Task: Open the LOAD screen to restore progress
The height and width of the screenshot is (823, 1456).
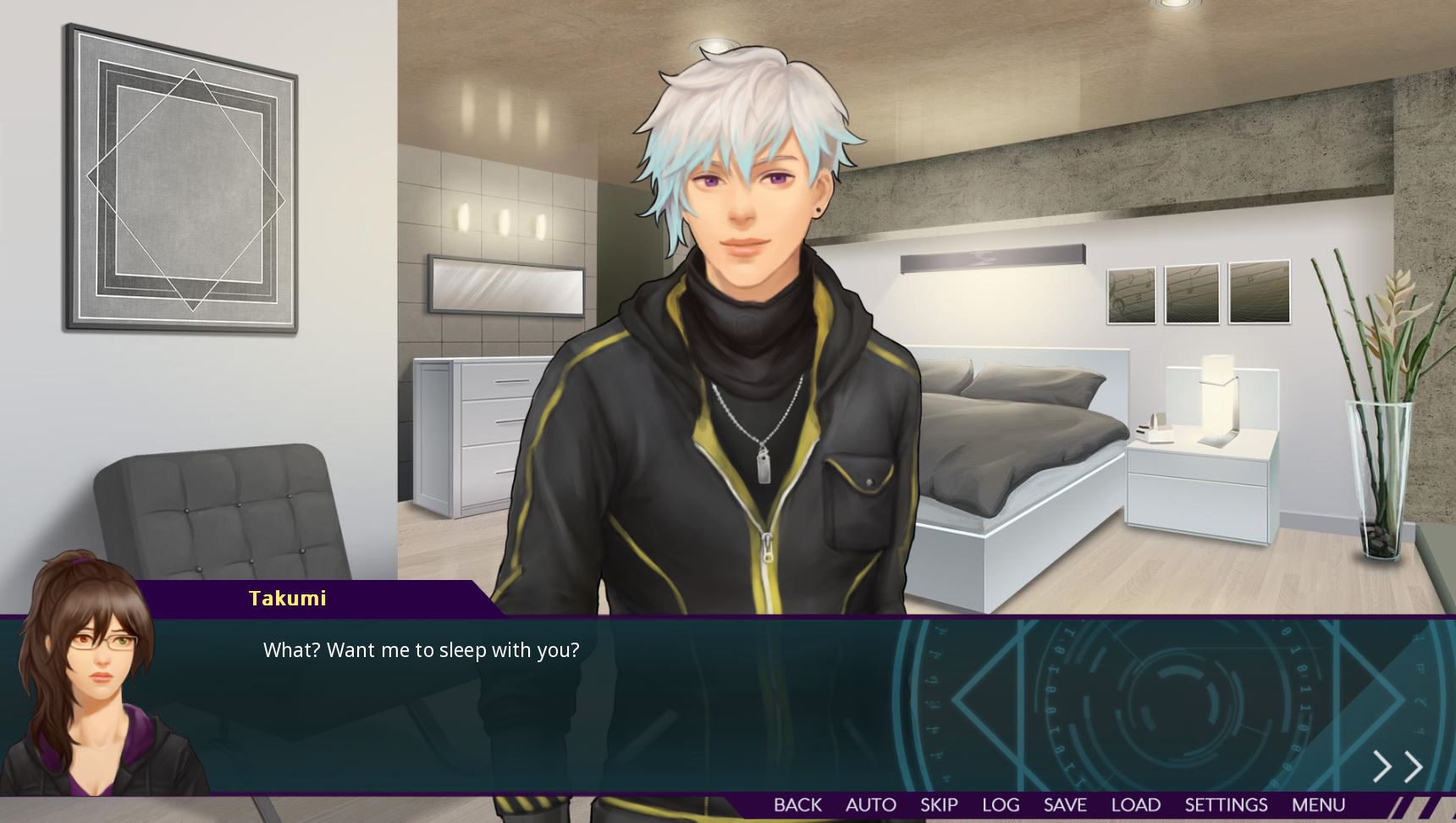Action: [x=1138, y=804]
